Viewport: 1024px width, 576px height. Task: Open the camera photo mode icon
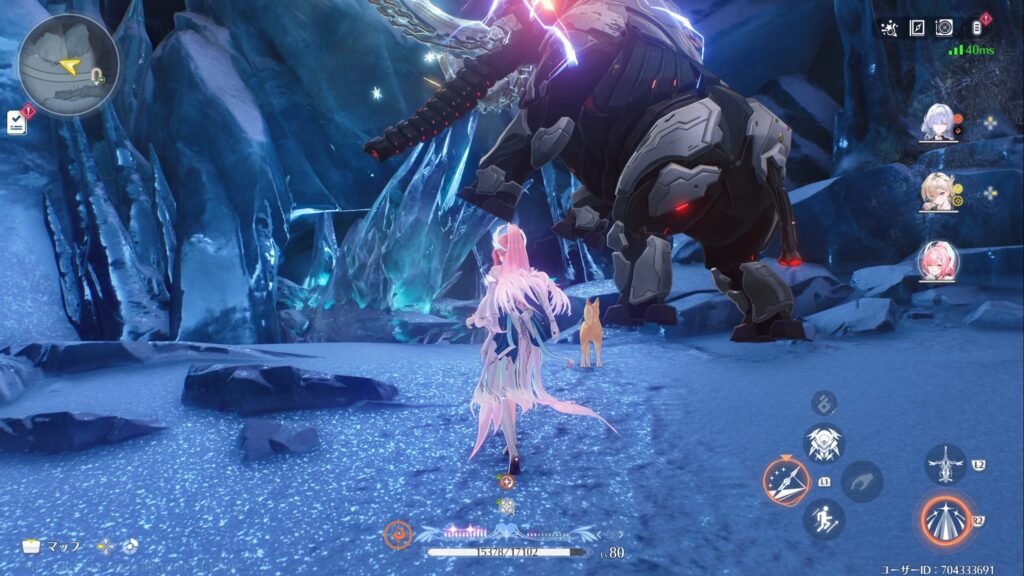pyautogui.click(x=944, y=28)
